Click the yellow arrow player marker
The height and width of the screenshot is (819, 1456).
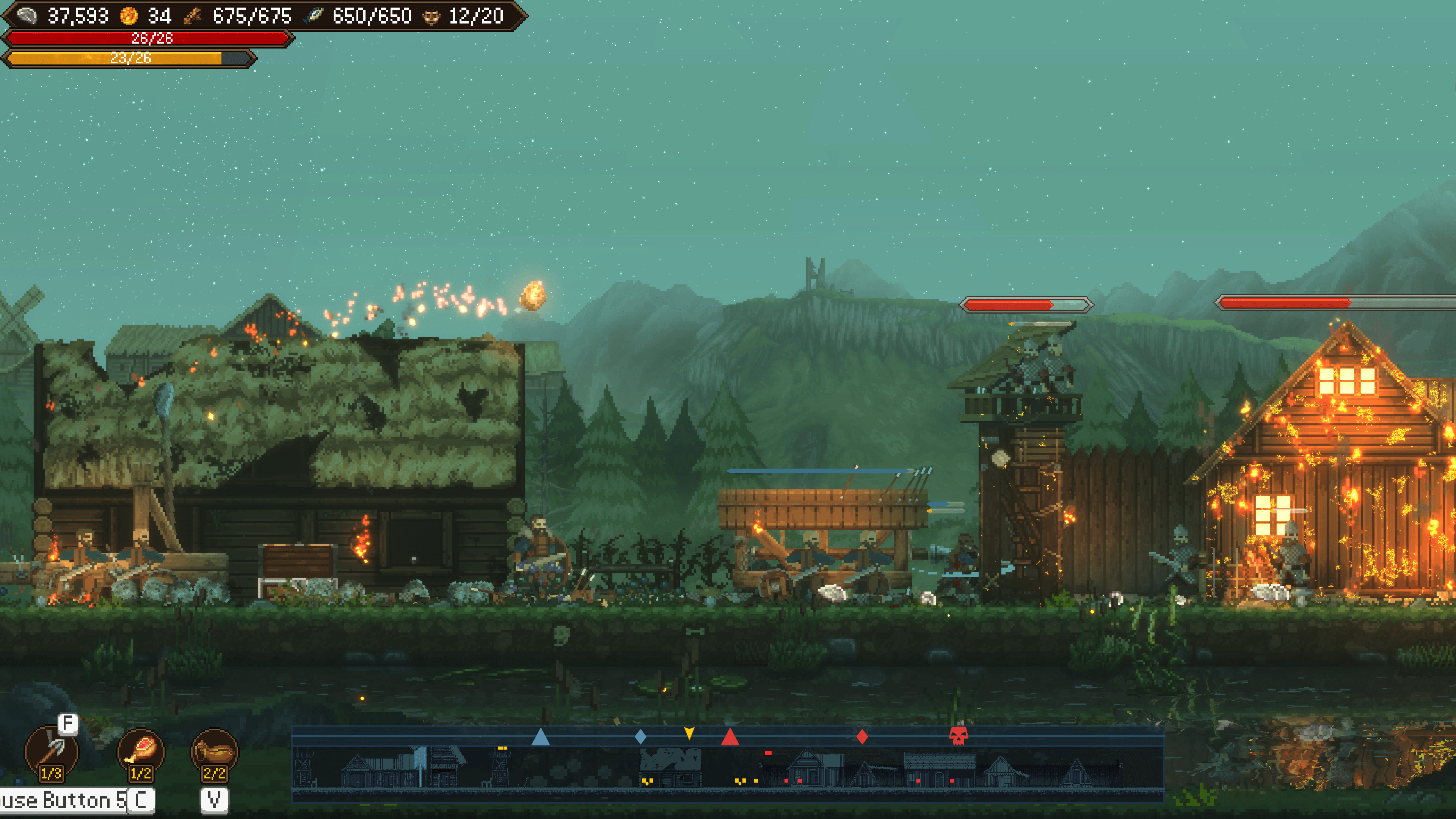click(689, 733)
